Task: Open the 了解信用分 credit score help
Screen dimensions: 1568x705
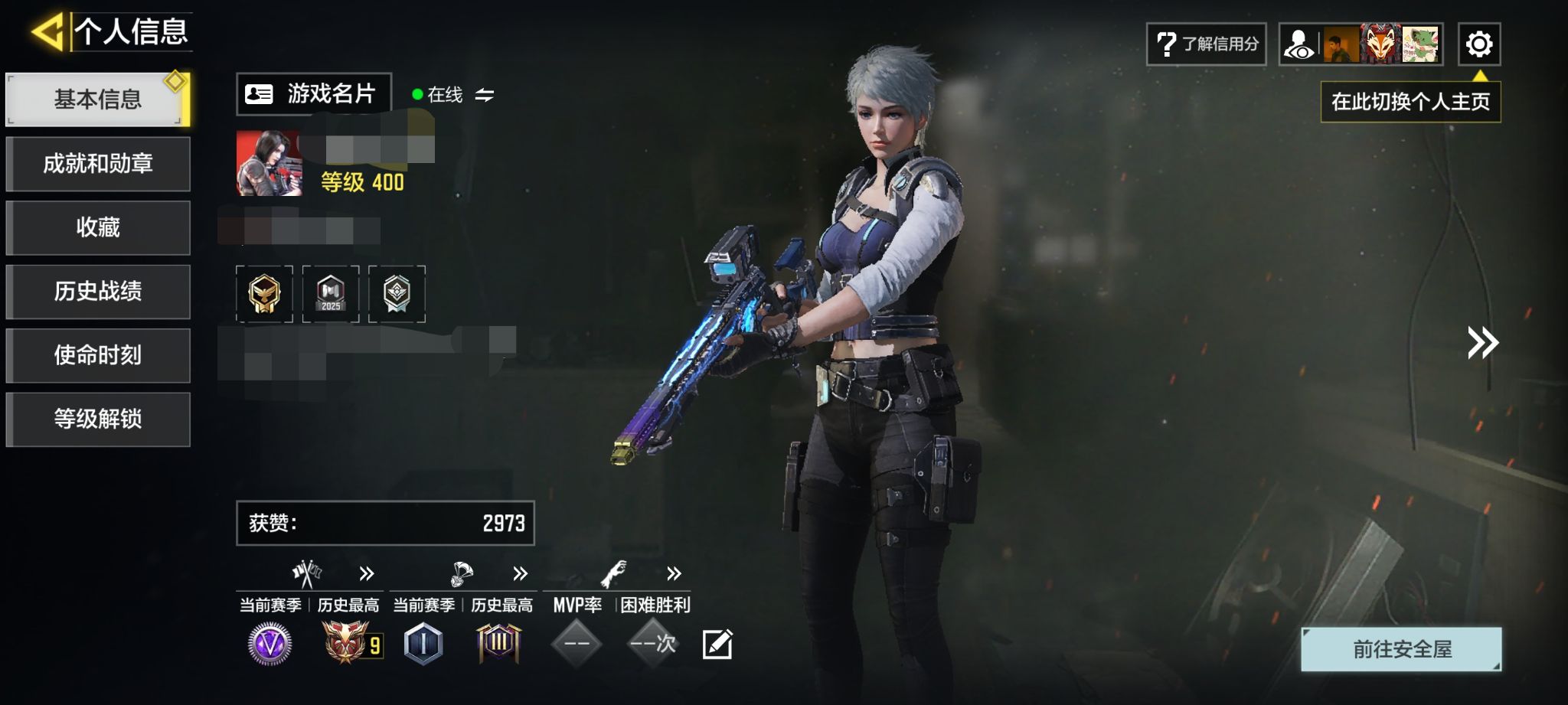Action: coord(1206,44)
